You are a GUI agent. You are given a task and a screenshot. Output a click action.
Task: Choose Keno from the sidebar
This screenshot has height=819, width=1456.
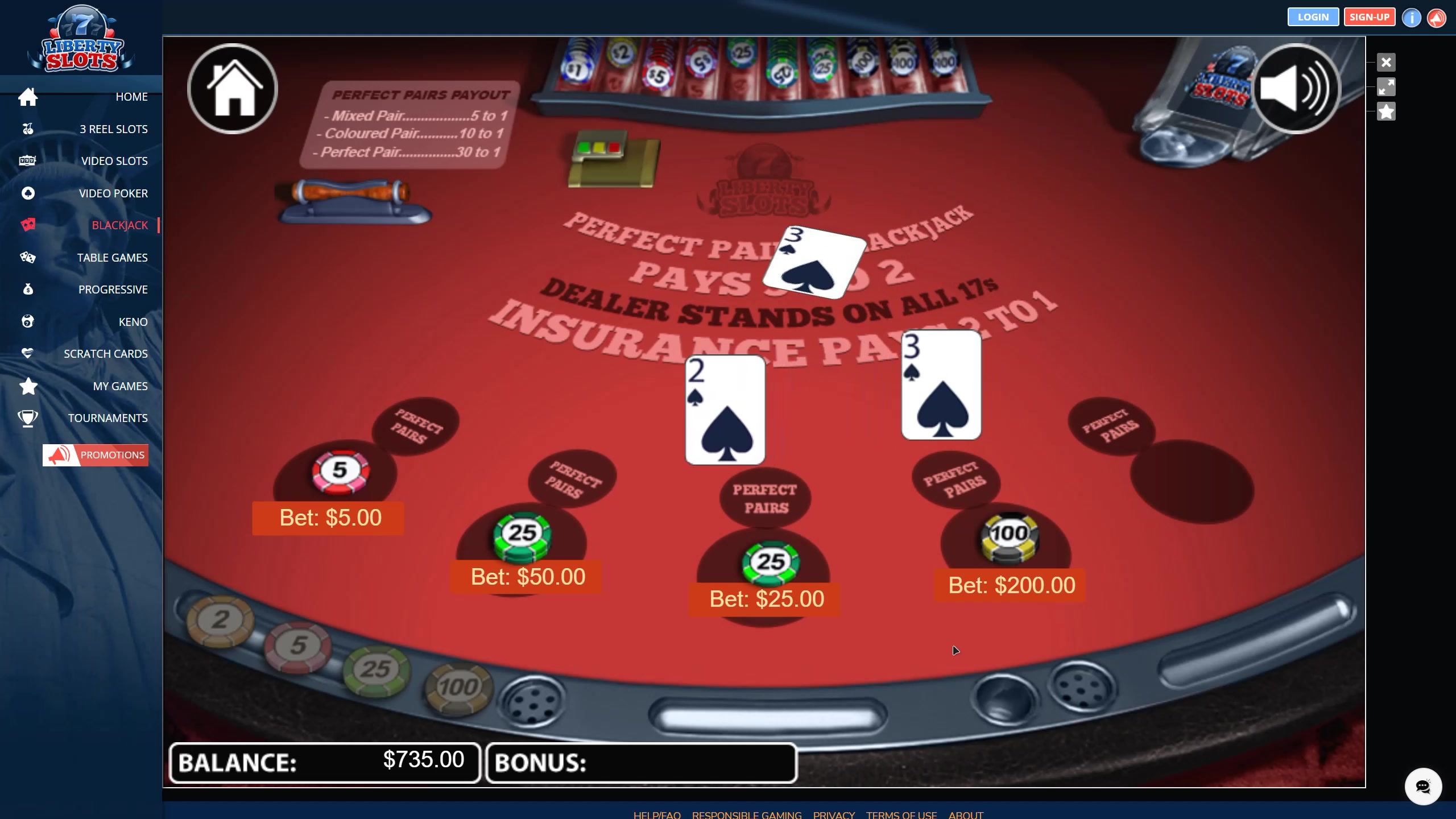(133, 322)
